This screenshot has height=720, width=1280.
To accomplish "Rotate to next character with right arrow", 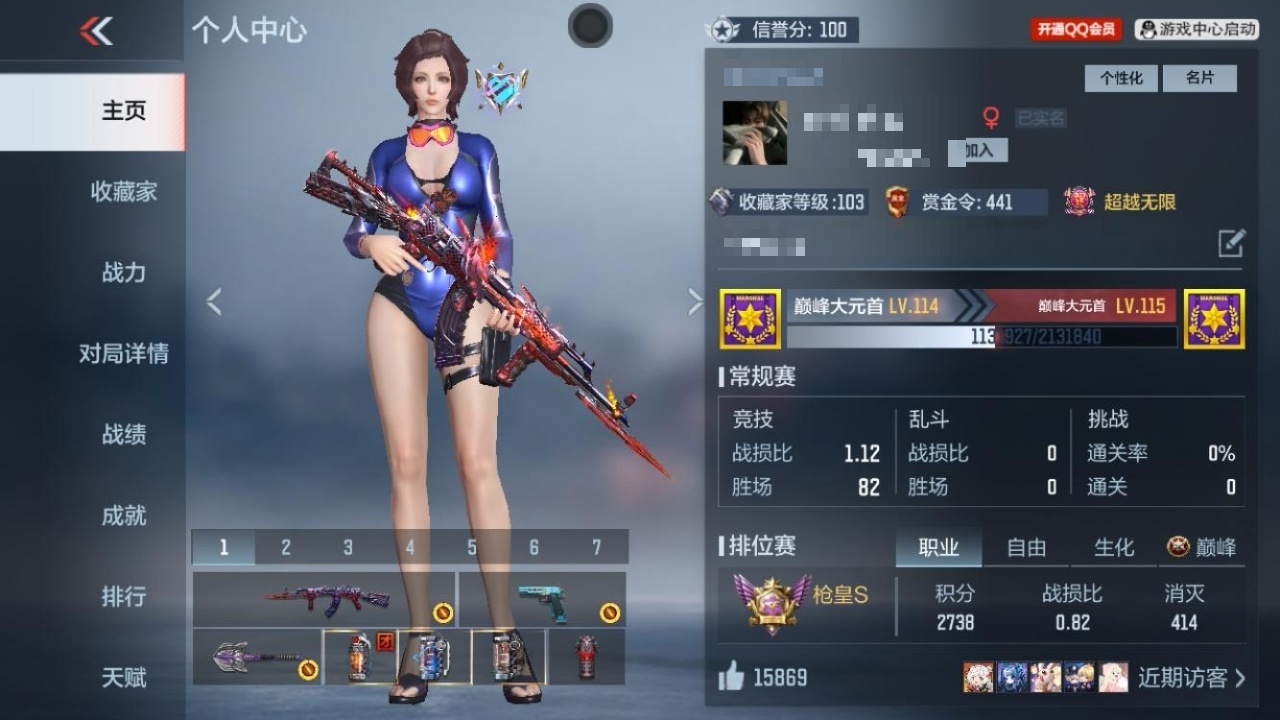I will tap(695, 302).
